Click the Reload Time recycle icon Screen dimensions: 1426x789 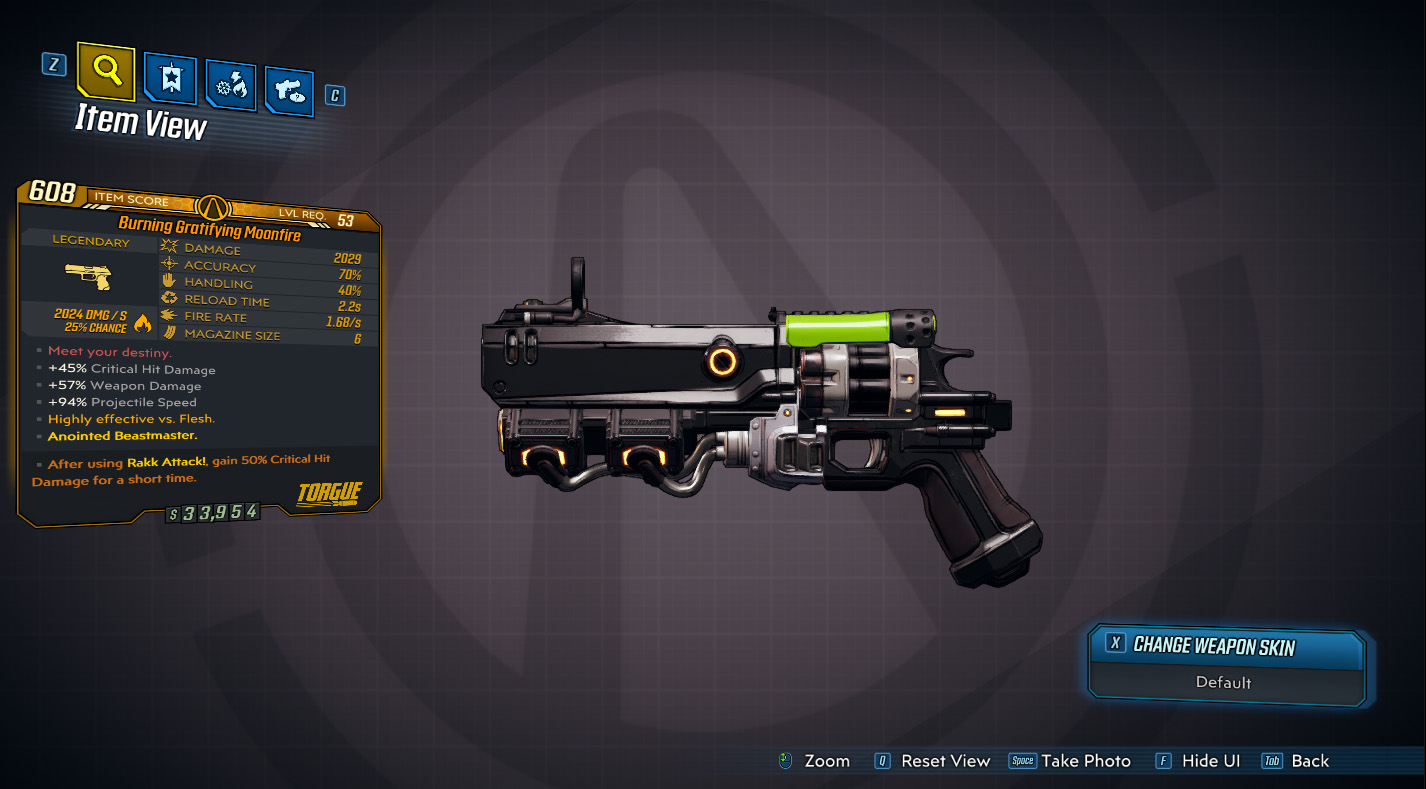point(168,298)
